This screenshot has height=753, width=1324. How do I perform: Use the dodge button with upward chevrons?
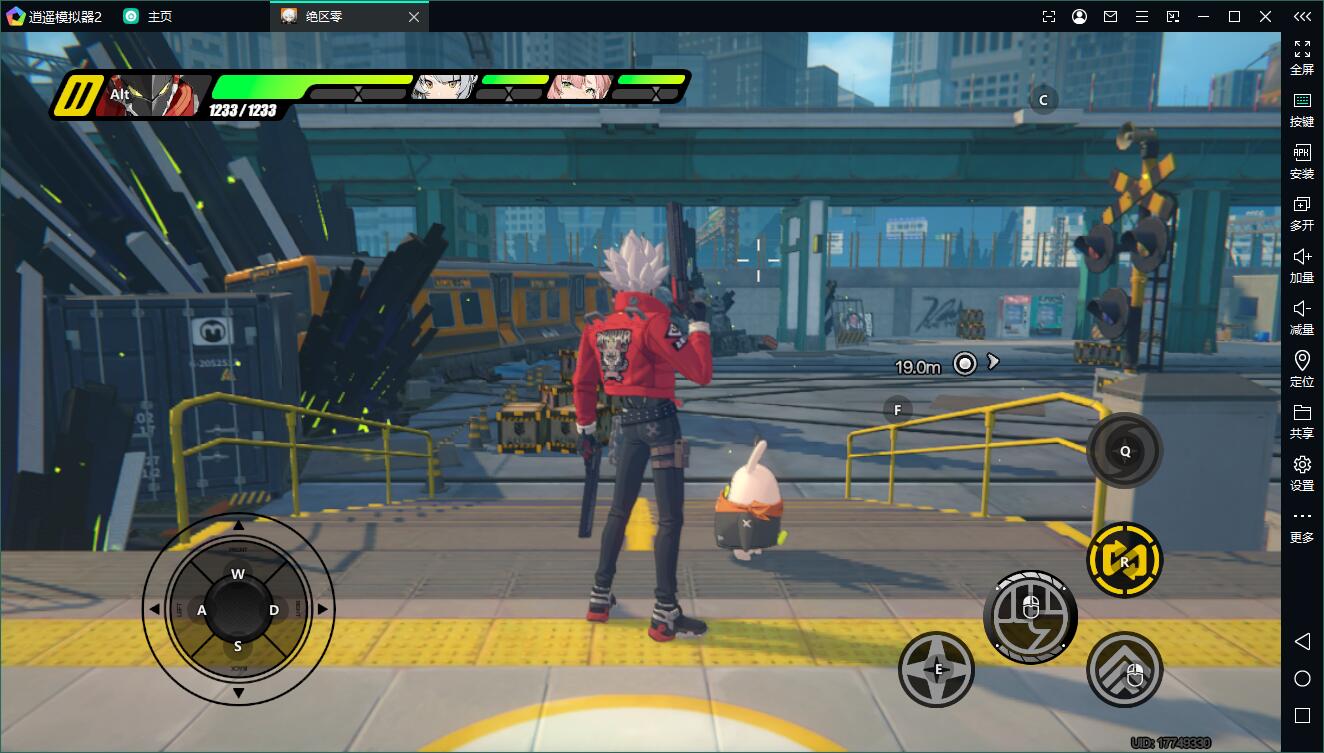1124,669
